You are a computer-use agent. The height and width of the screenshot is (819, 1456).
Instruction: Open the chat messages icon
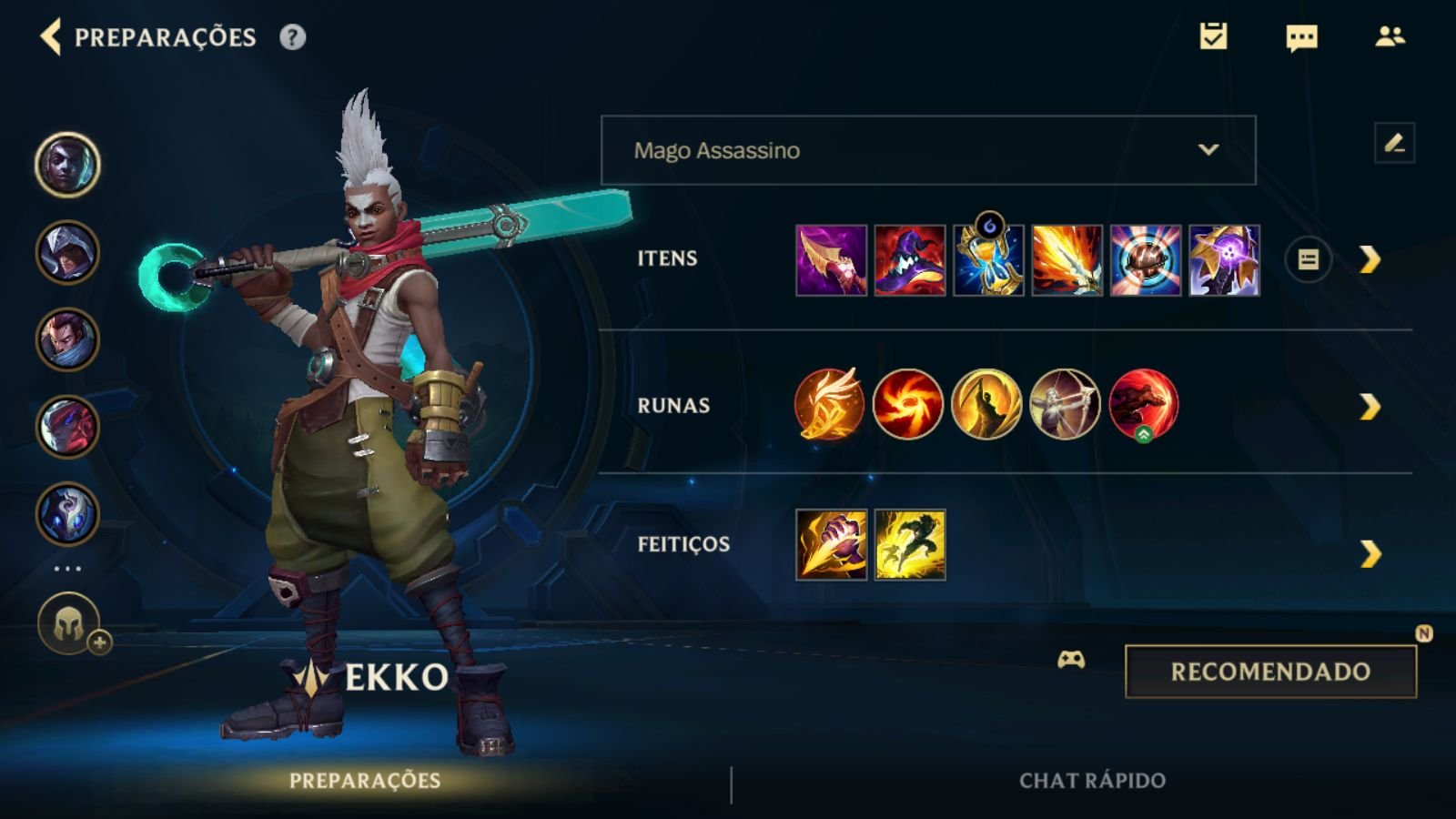[1299, 38]
